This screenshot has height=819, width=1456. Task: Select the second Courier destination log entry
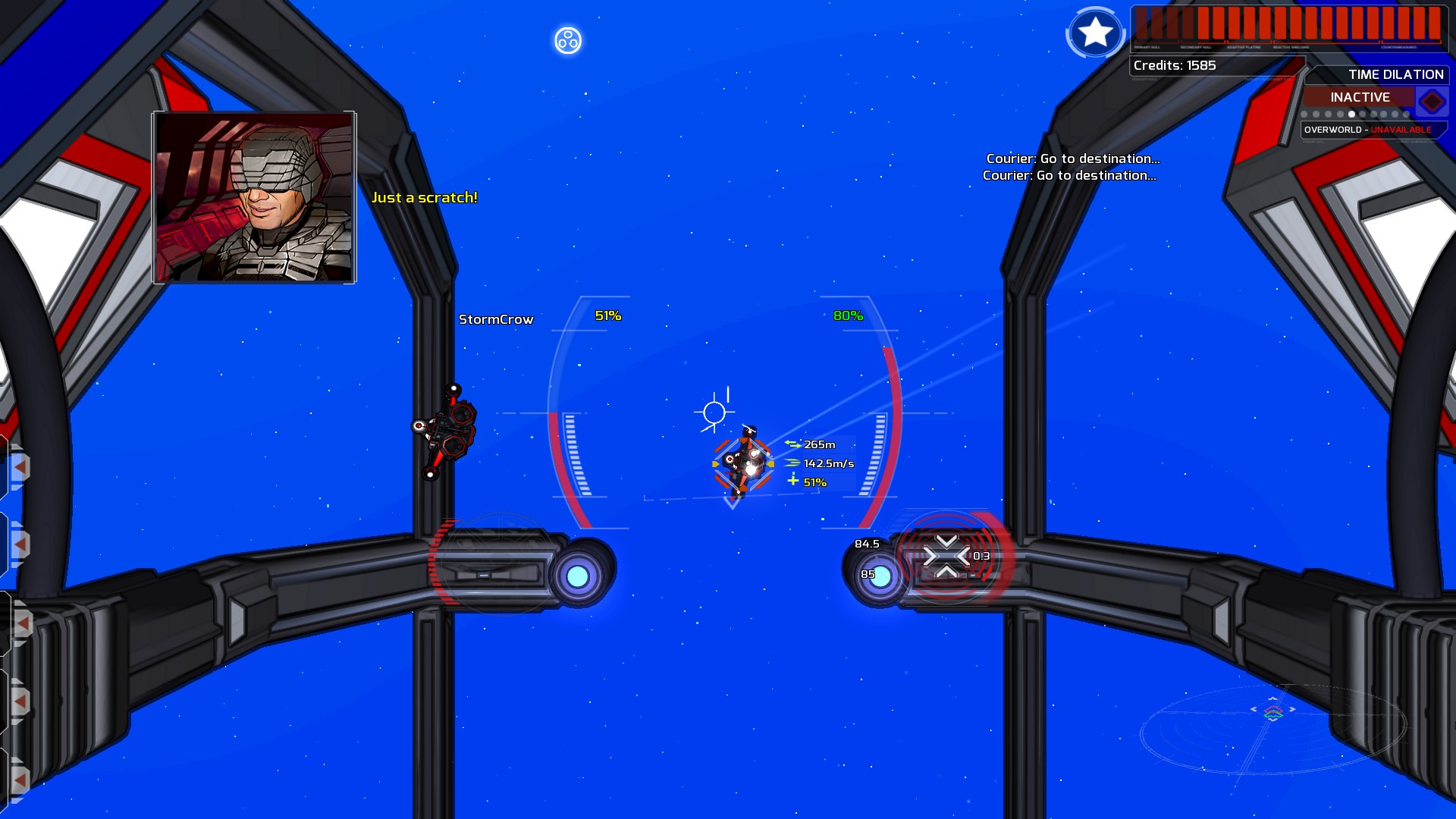pos(1069,176)
